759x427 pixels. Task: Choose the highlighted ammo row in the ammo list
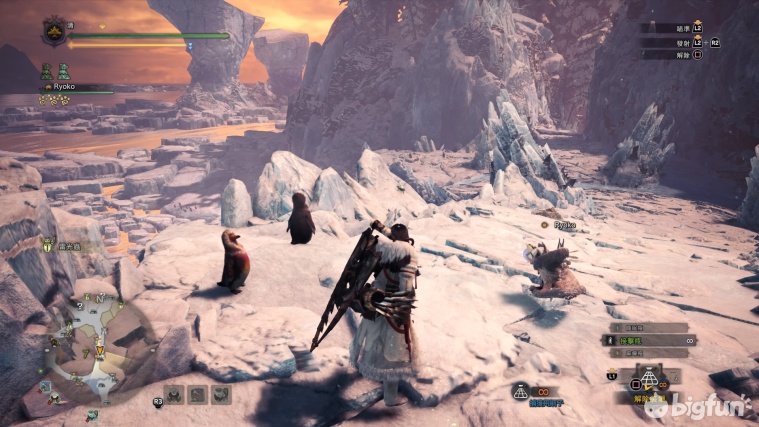648,341
